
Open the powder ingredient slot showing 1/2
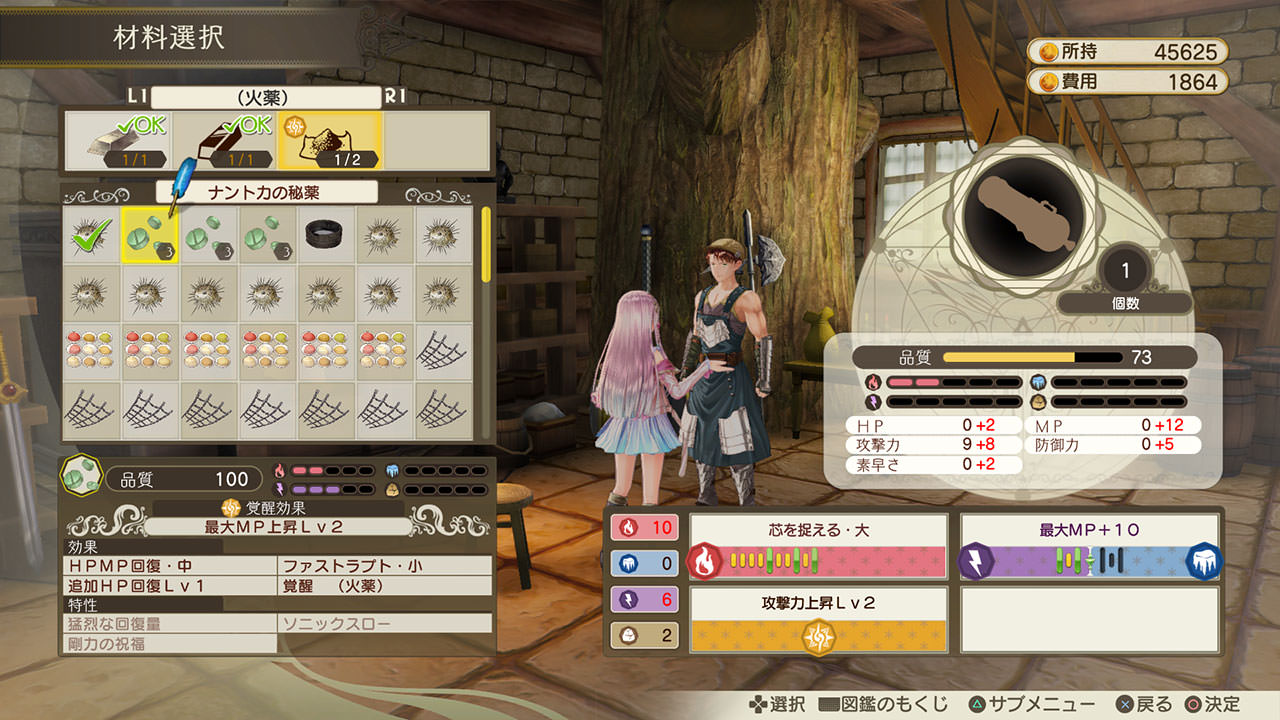pos(330,141)
